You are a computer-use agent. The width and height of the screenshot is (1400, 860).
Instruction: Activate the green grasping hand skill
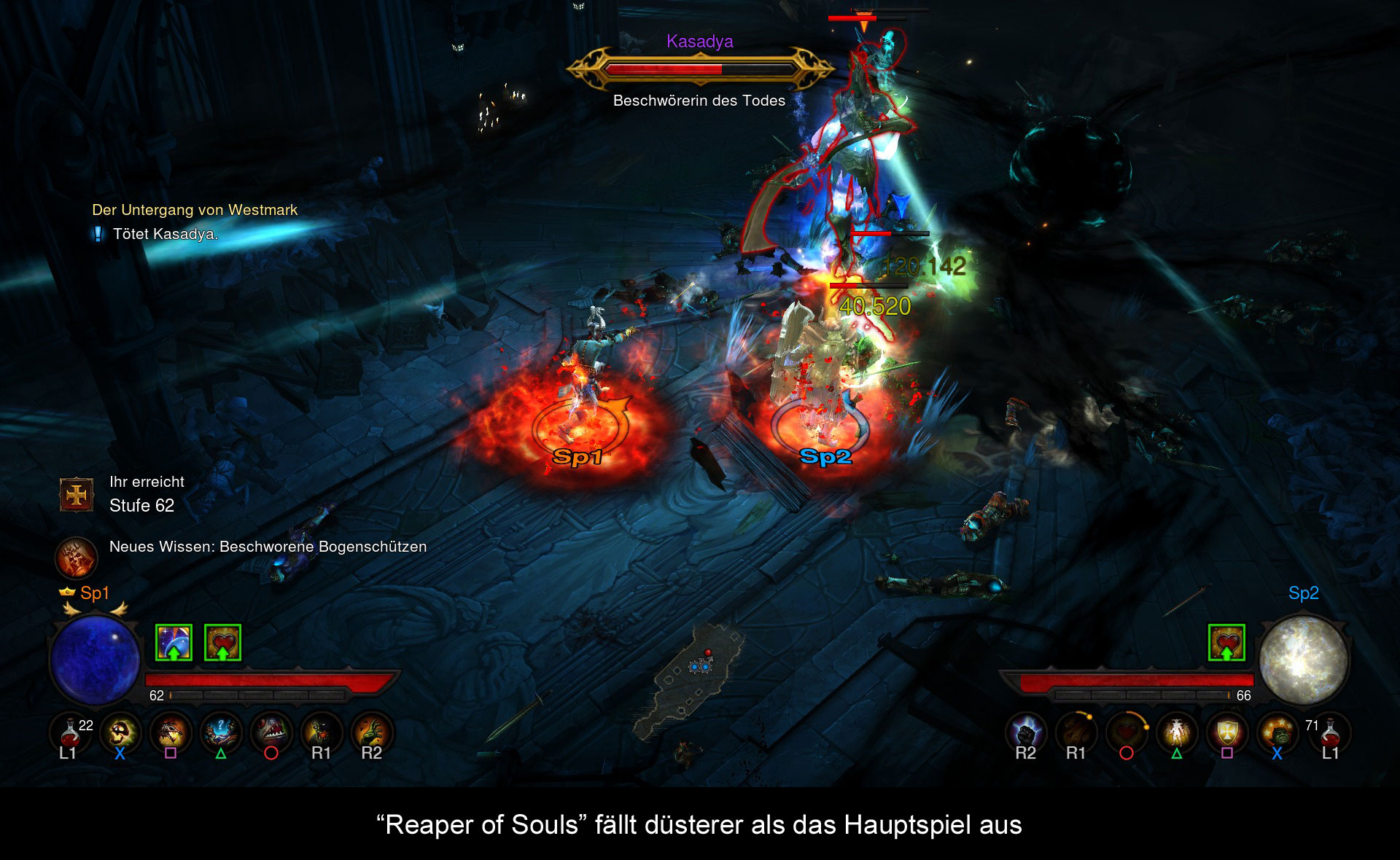tap(372, 731)
